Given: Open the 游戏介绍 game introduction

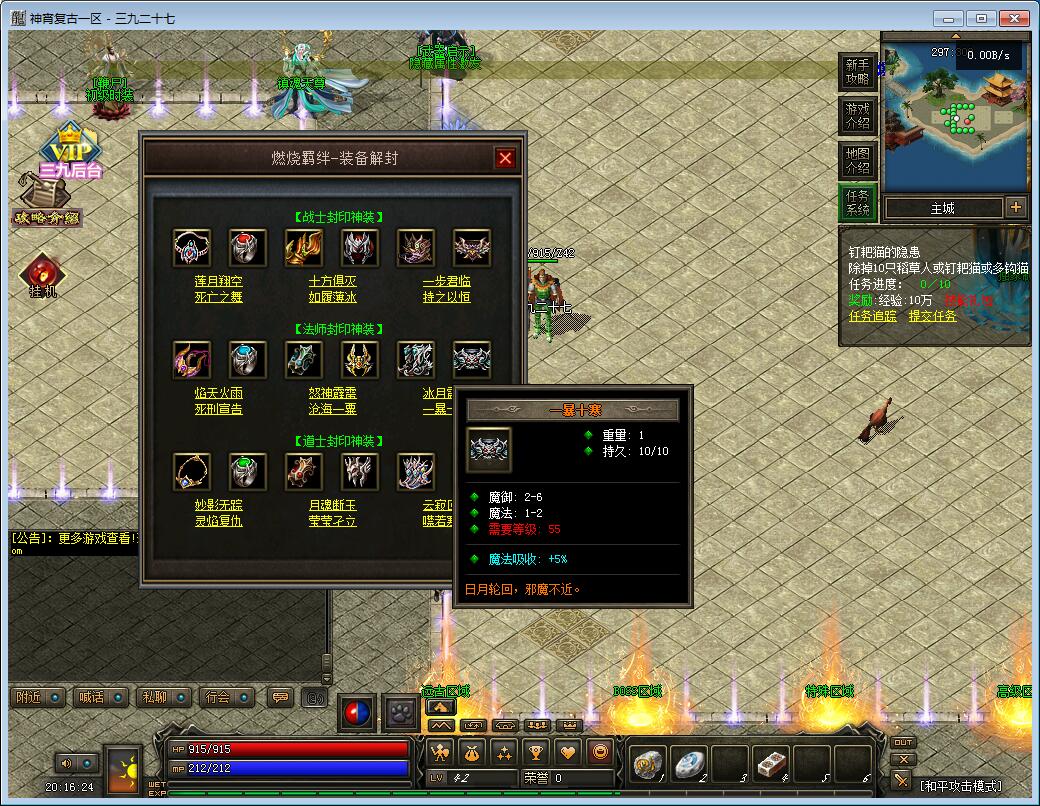Looking at the screenshot, I should tap(857, 116).
